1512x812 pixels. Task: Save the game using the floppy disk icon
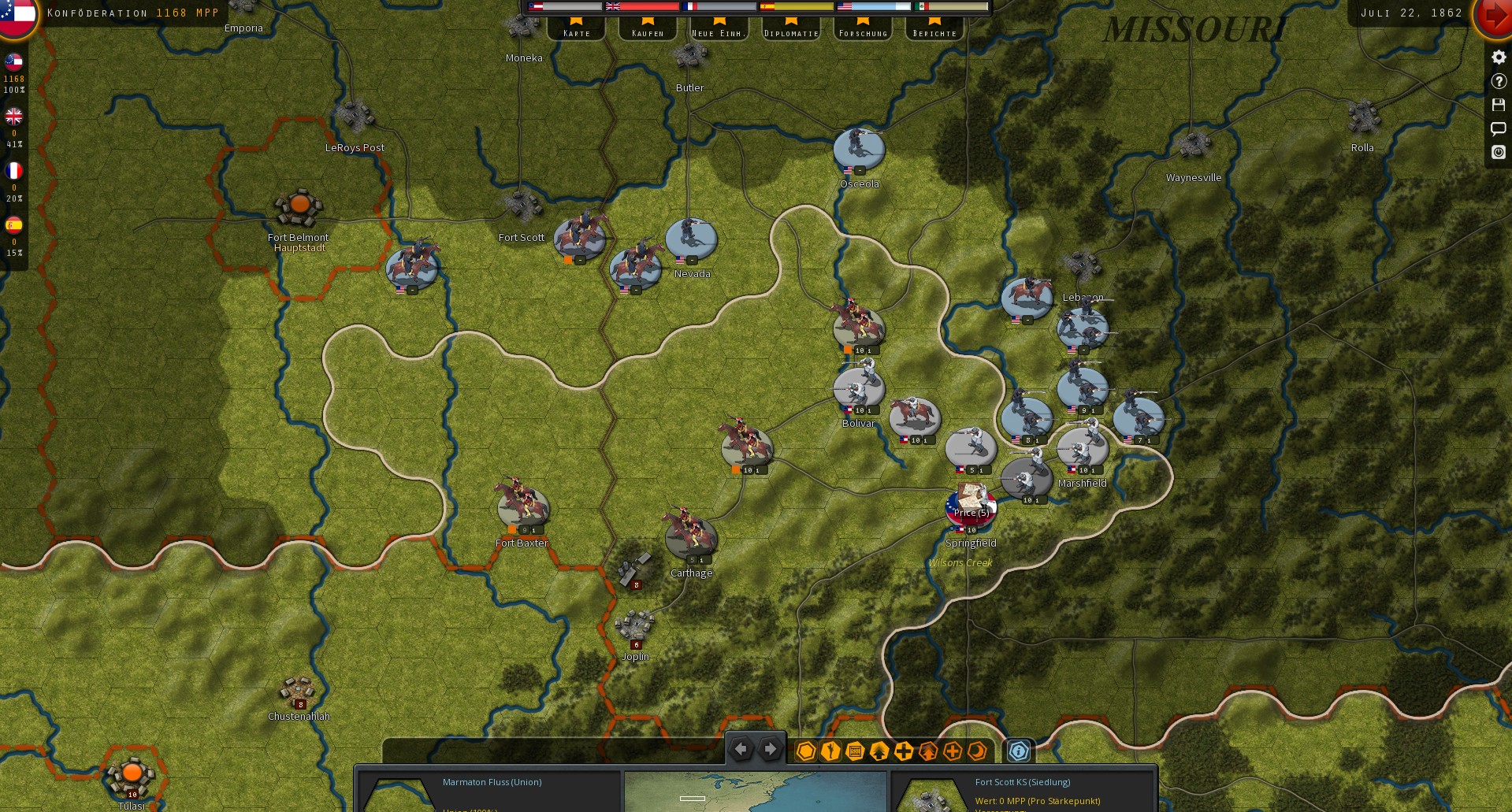1498,104
